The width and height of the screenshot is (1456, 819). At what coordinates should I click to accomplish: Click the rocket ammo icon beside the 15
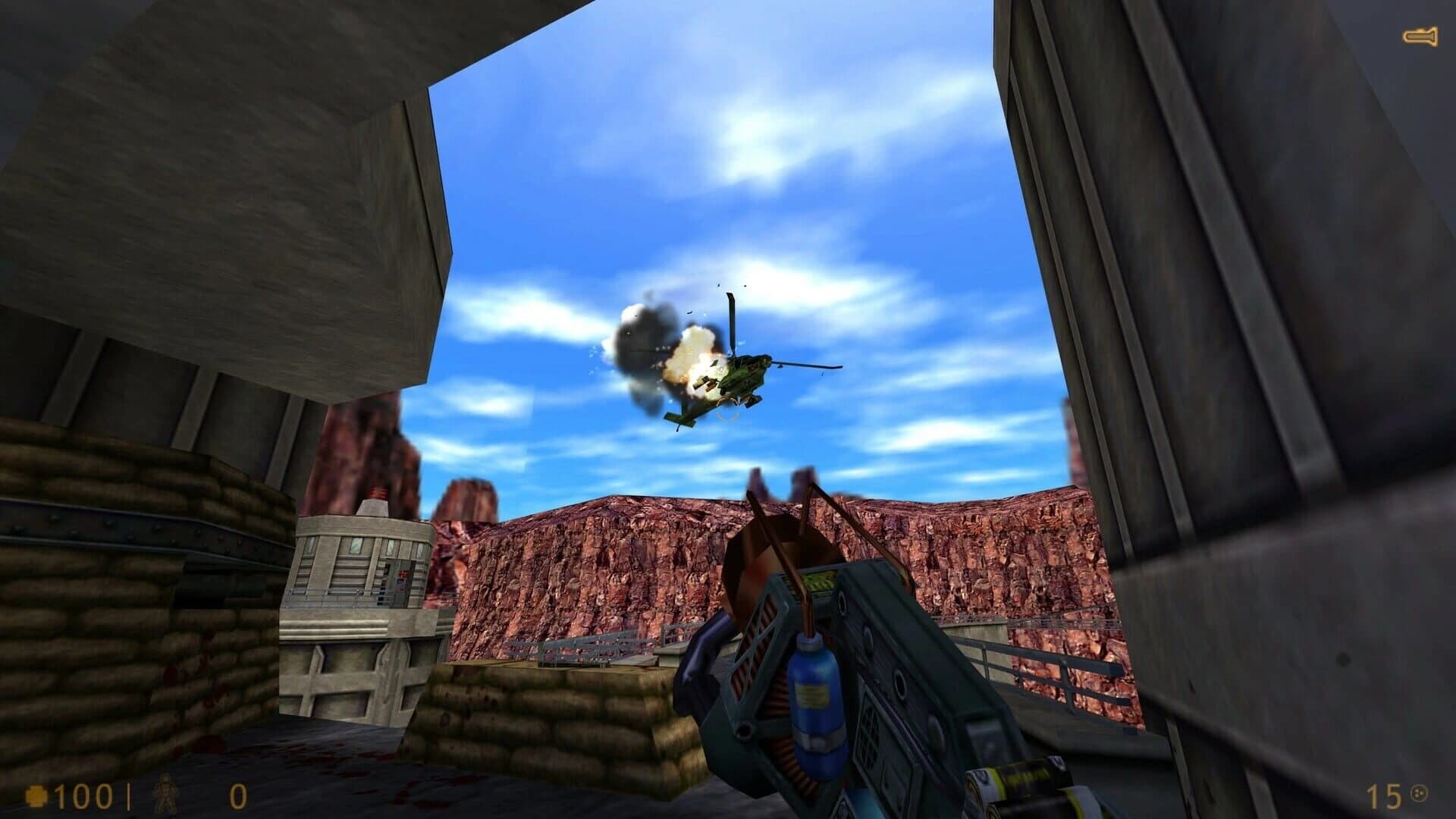tap(1420, 794)
